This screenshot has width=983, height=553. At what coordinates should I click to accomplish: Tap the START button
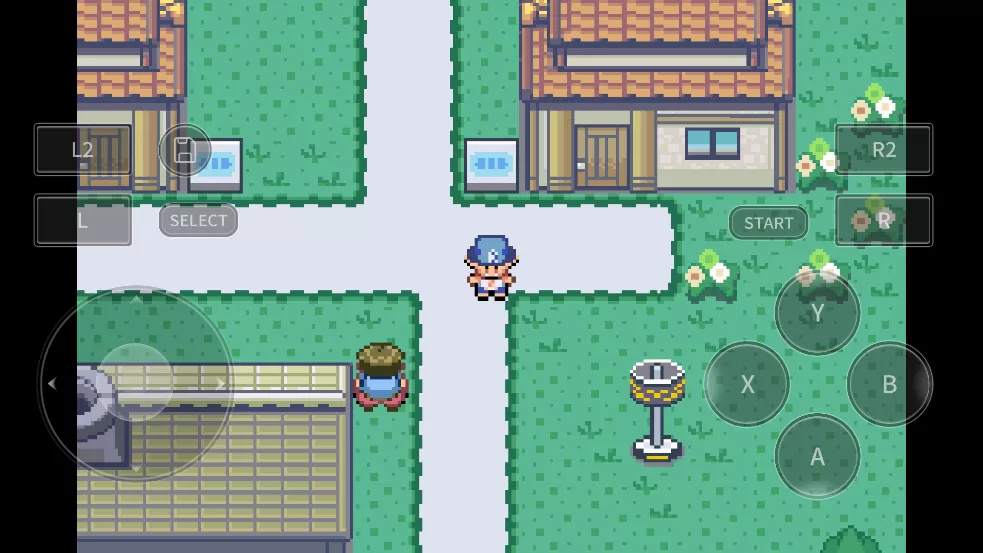click(768, 223)
